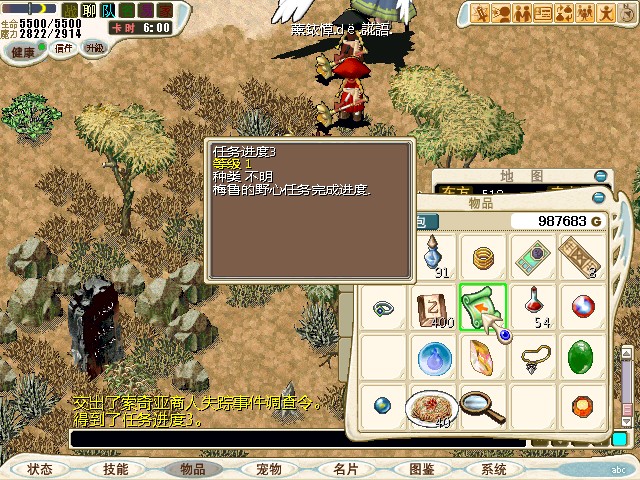
Task: Select the green emerald gem
Action: click(x=581, y=356)
